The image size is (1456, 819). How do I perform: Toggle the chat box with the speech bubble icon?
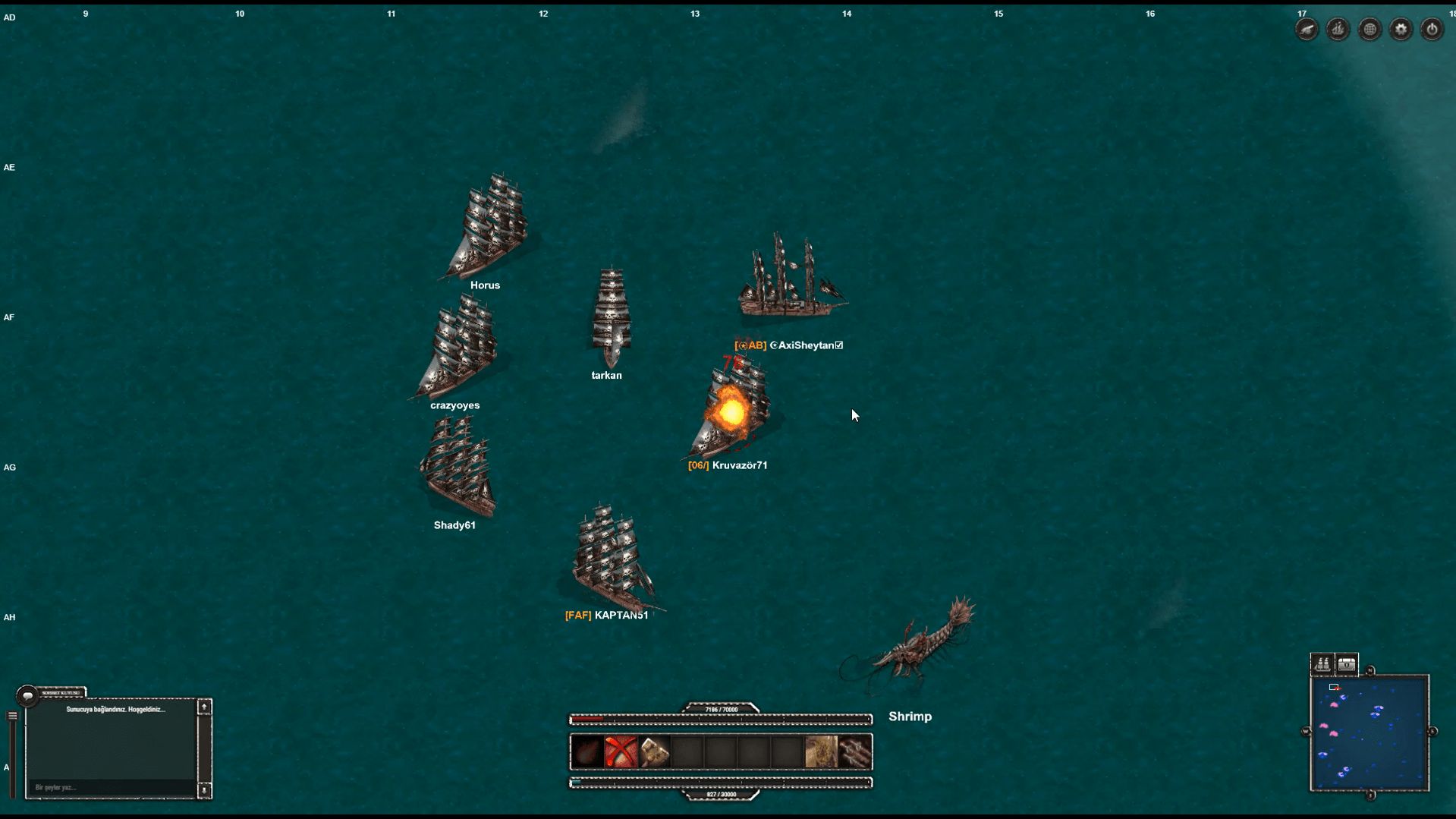27,695
